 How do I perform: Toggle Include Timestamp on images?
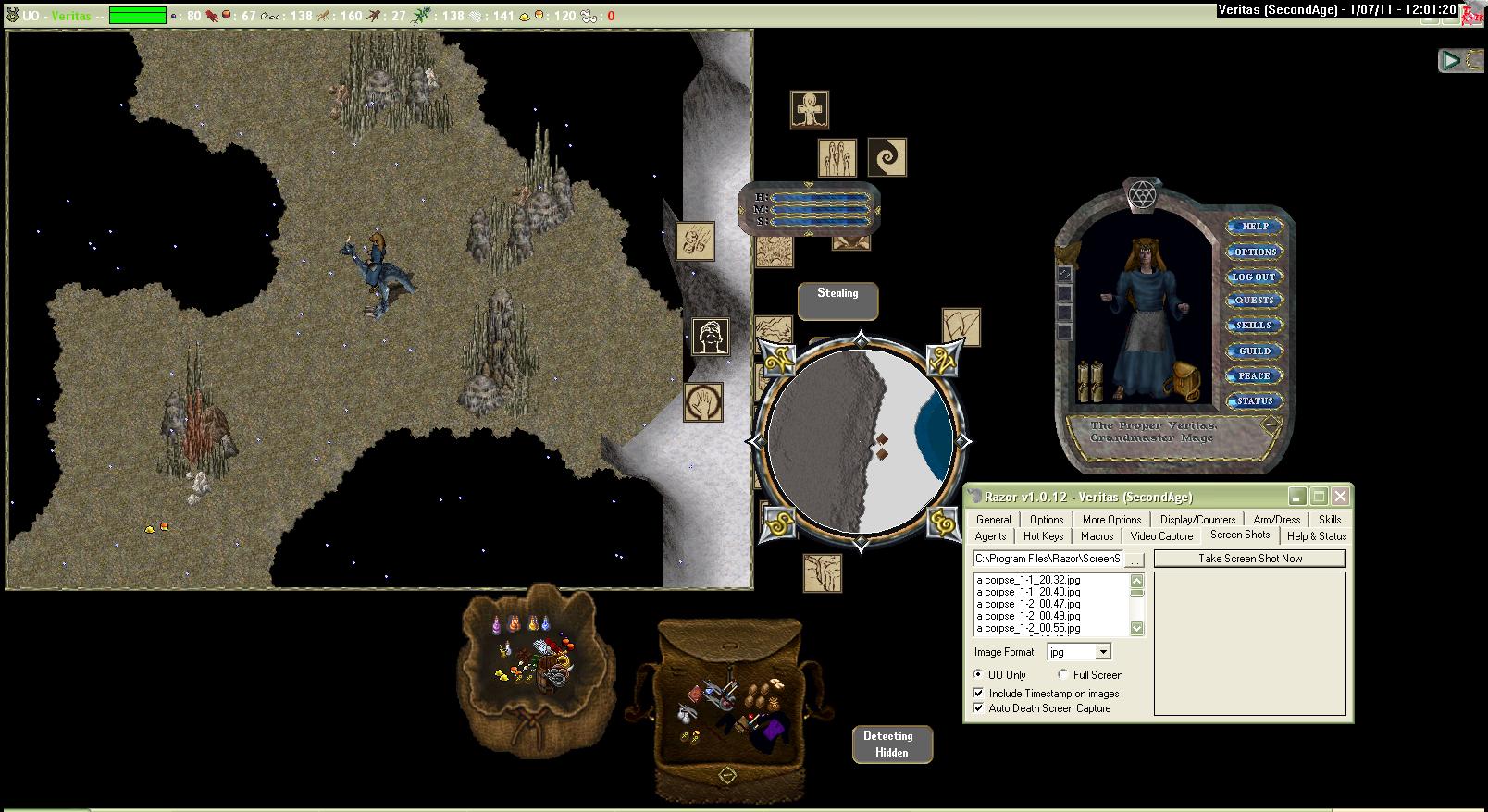point(979,694)
